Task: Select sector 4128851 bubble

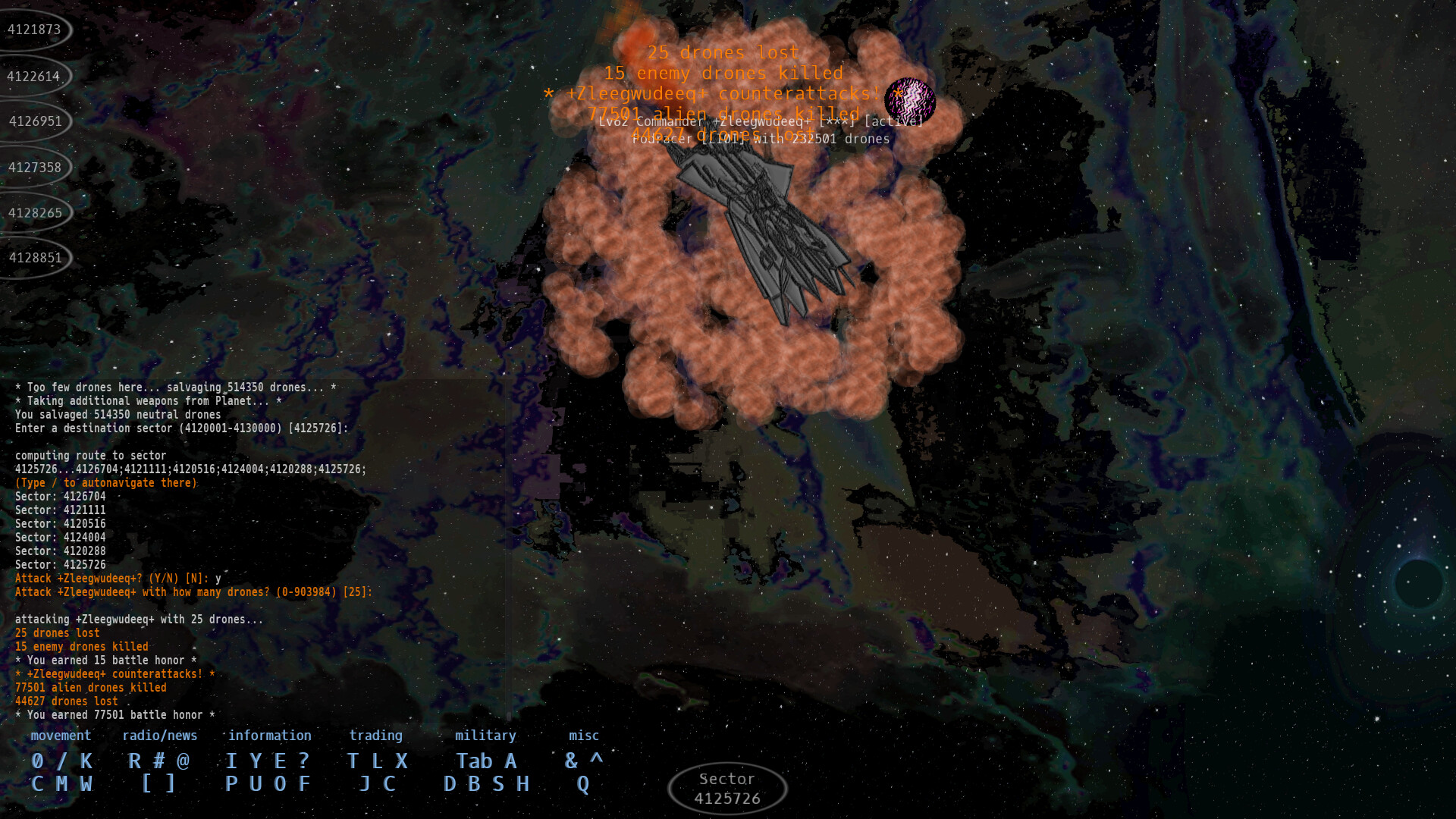Action: (33, 258)
